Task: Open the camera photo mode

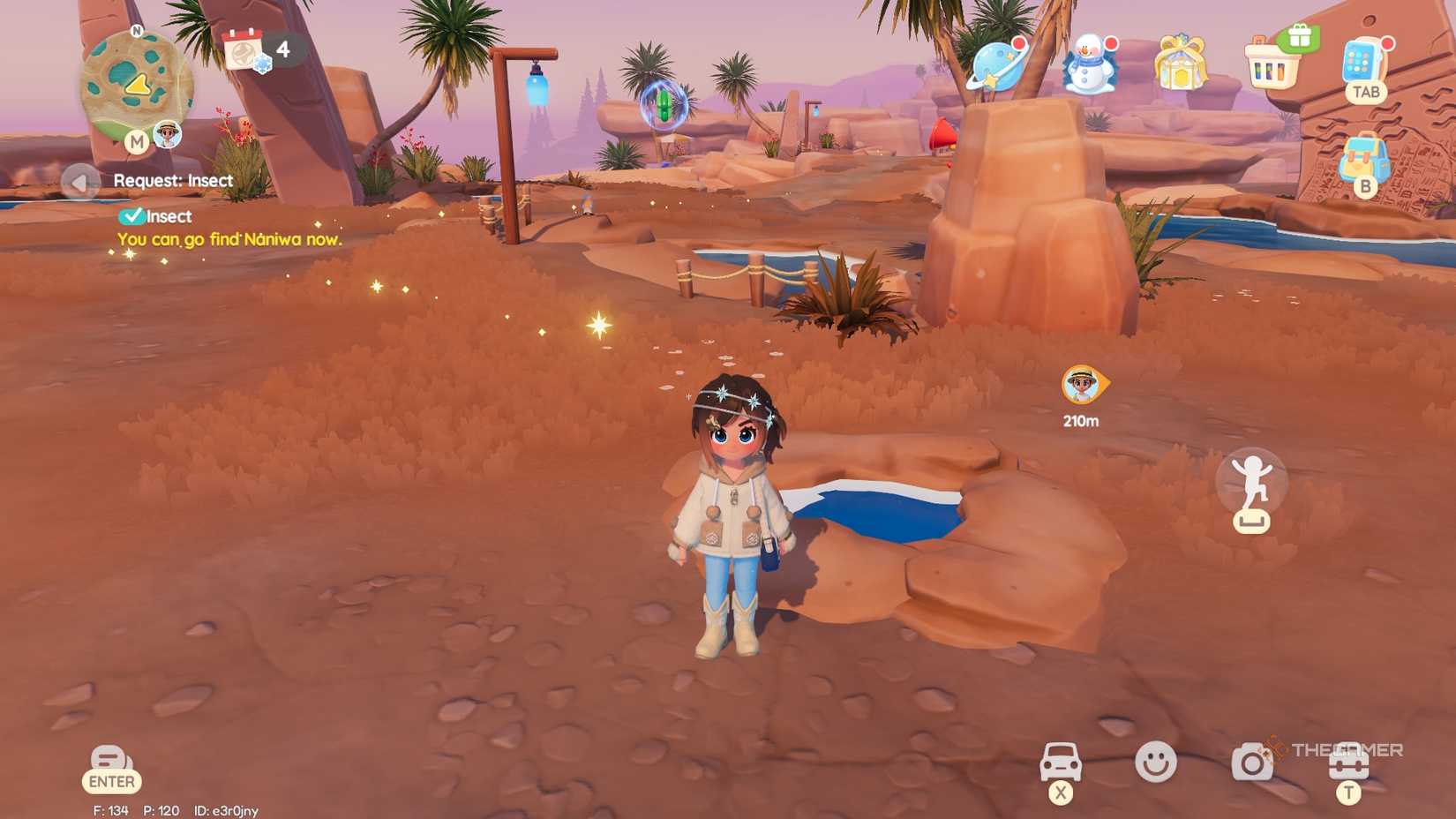Action: (1251, 761)
